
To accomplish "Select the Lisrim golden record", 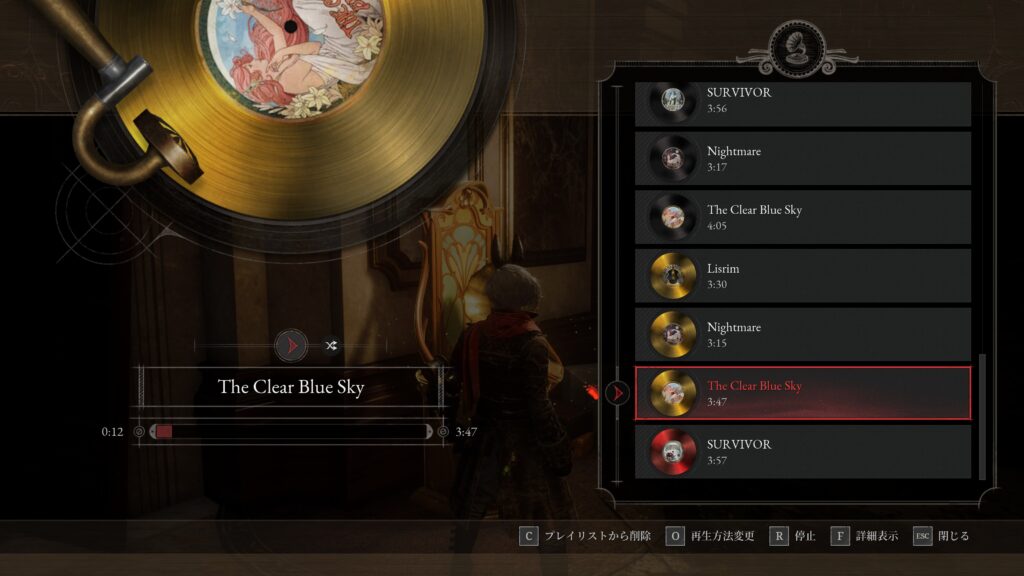I will 802,276.
